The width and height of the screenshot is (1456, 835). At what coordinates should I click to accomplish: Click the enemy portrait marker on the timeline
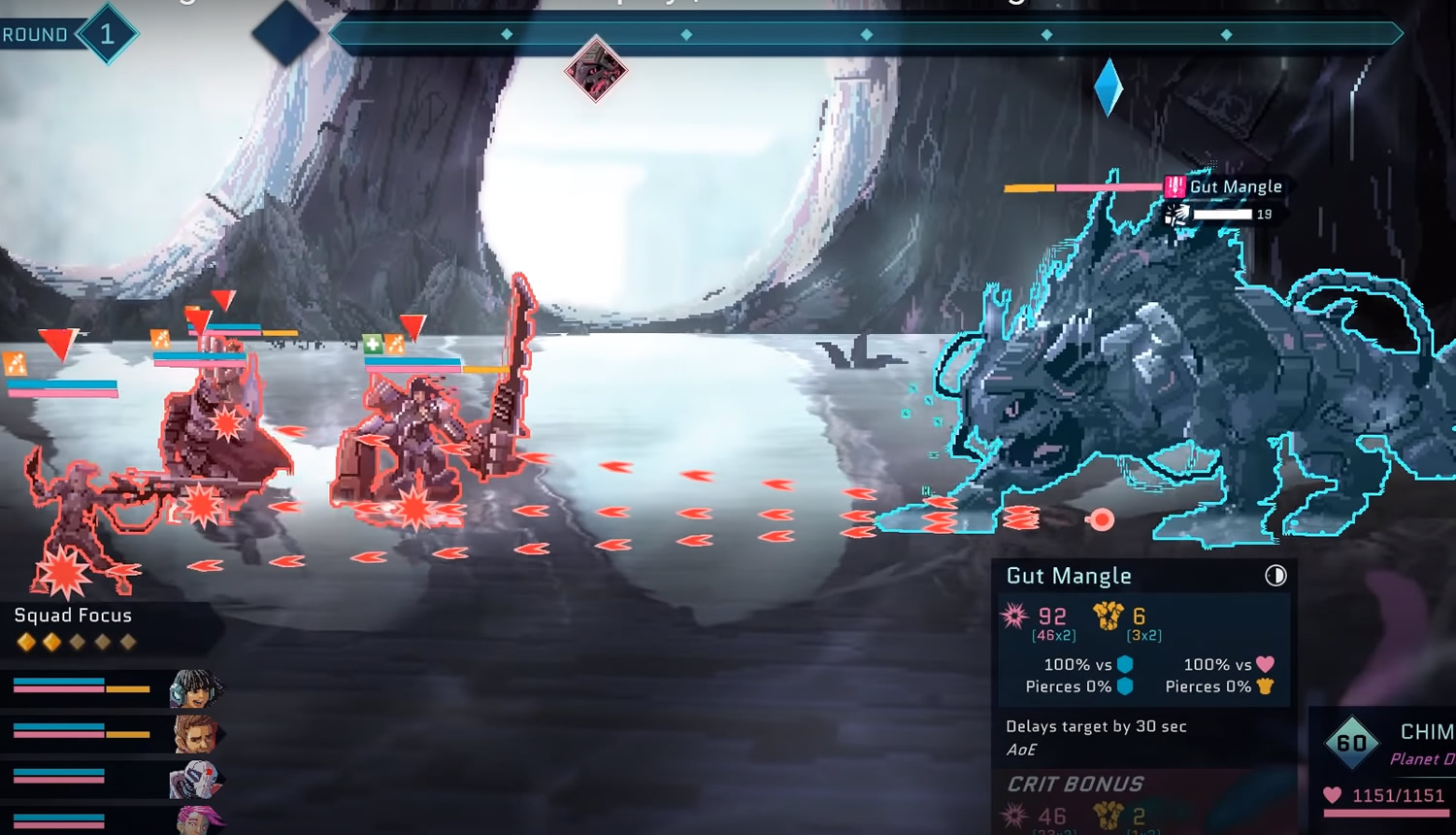pyautogui.click(x=595, y=69)
